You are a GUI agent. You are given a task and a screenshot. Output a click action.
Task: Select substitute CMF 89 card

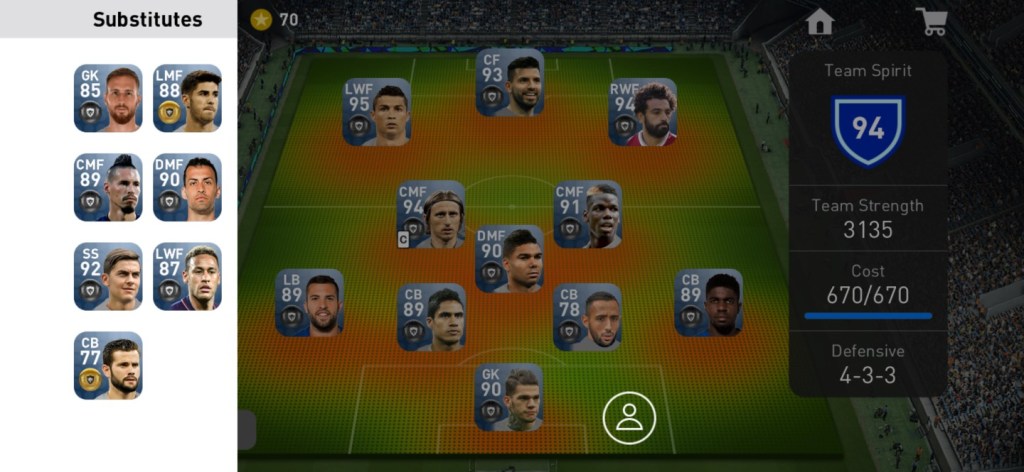tap(108, 187)
